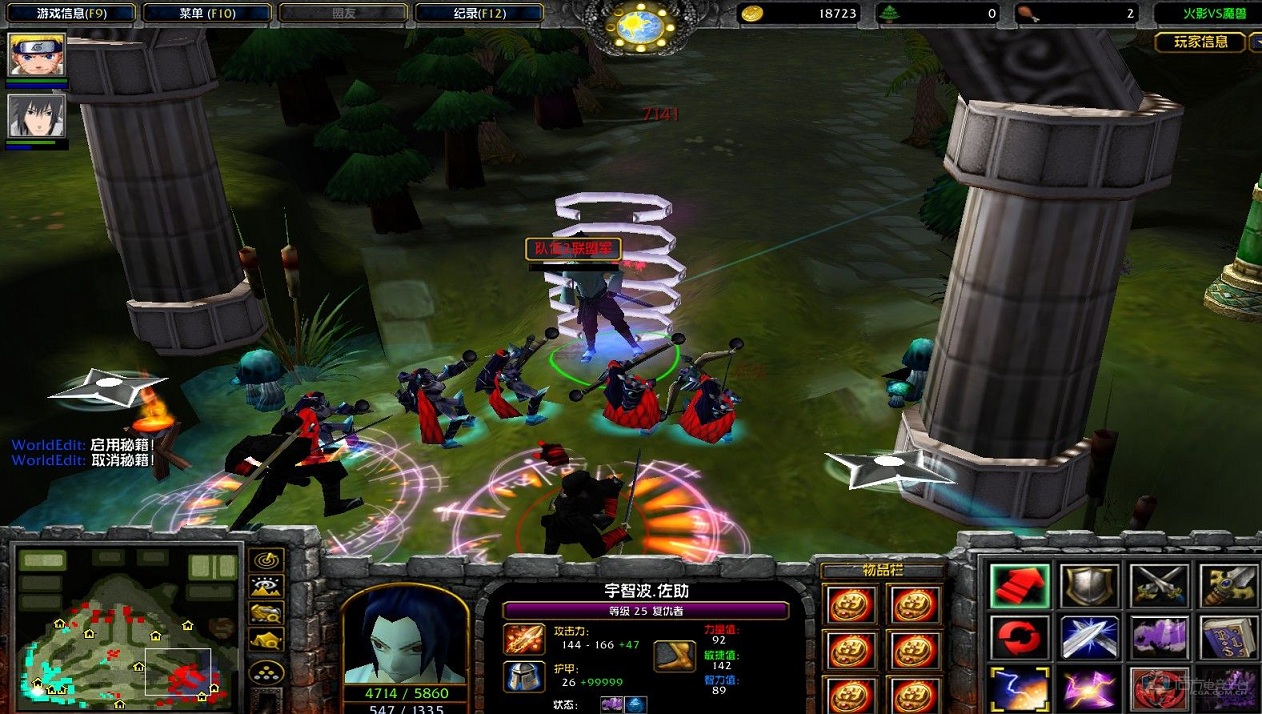Viewport: 1262px width, 714px height.
Task: Activate the minimap signal ping button
Action: [x=267, y=560]
